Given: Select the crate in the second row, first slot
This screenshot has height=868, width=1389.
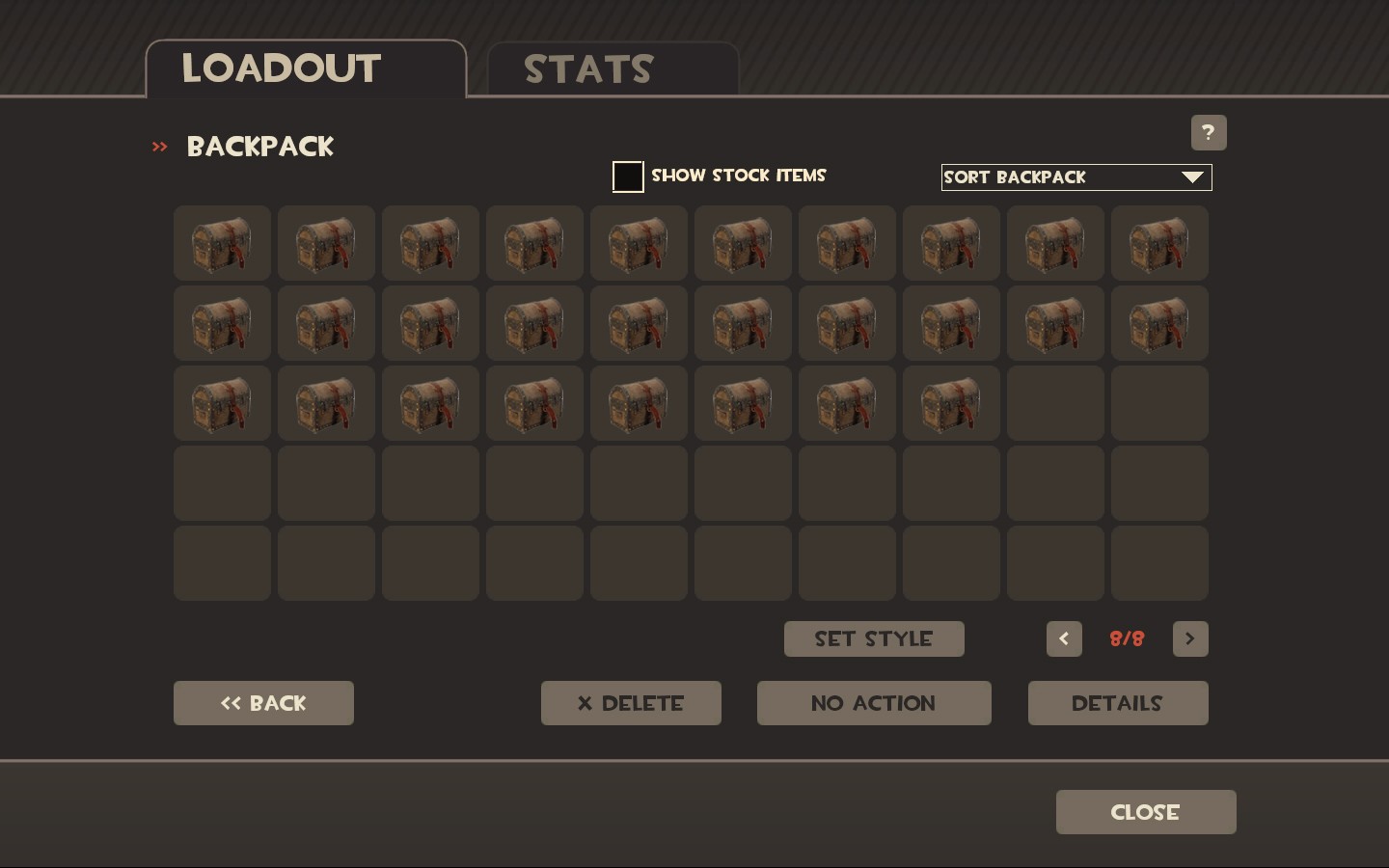Looking at the screenshot, I should coord(222,323).
